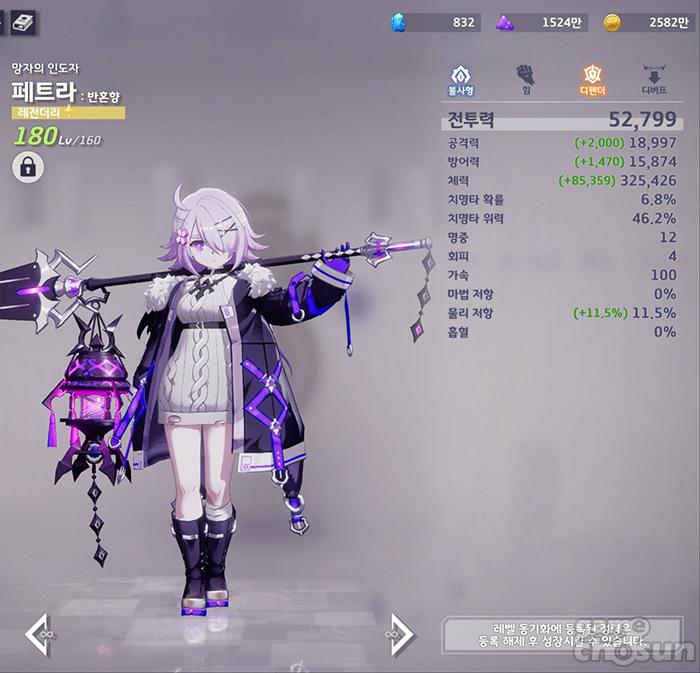
Task: Click the gold coin currency counter
Action: [646, 22]
